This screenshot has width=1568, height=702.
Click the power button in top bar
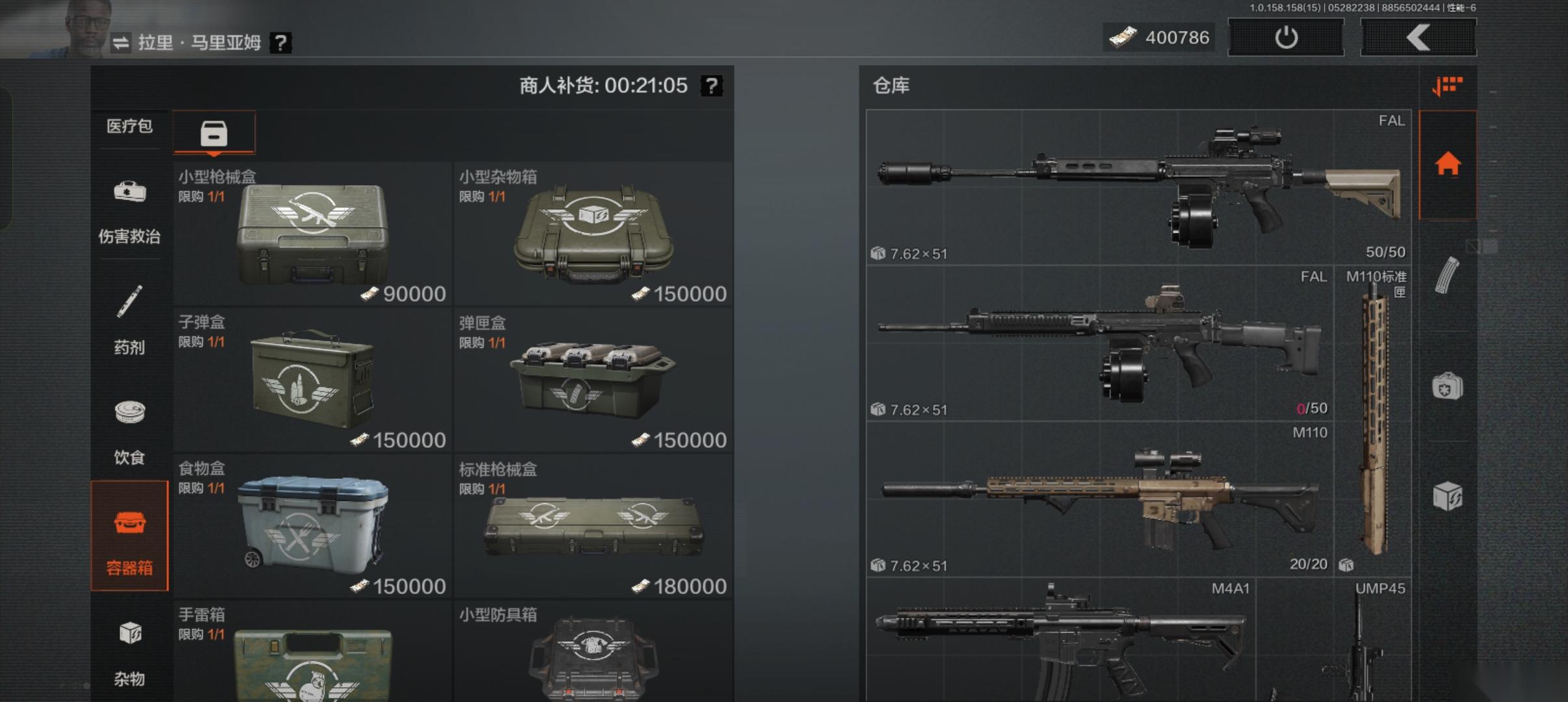1285,38
